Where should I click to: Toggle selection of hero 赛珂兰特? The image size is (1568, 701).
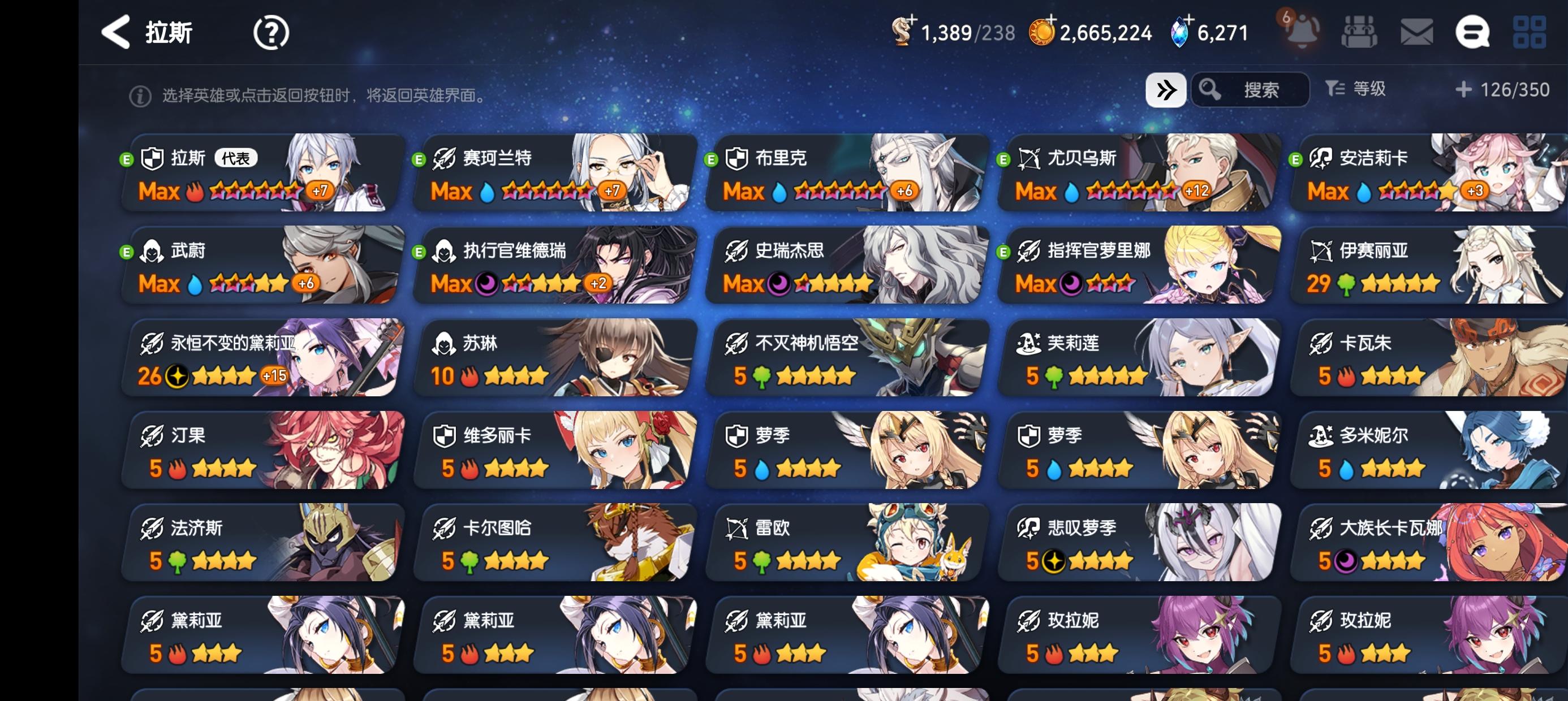[x=551, y=175]
